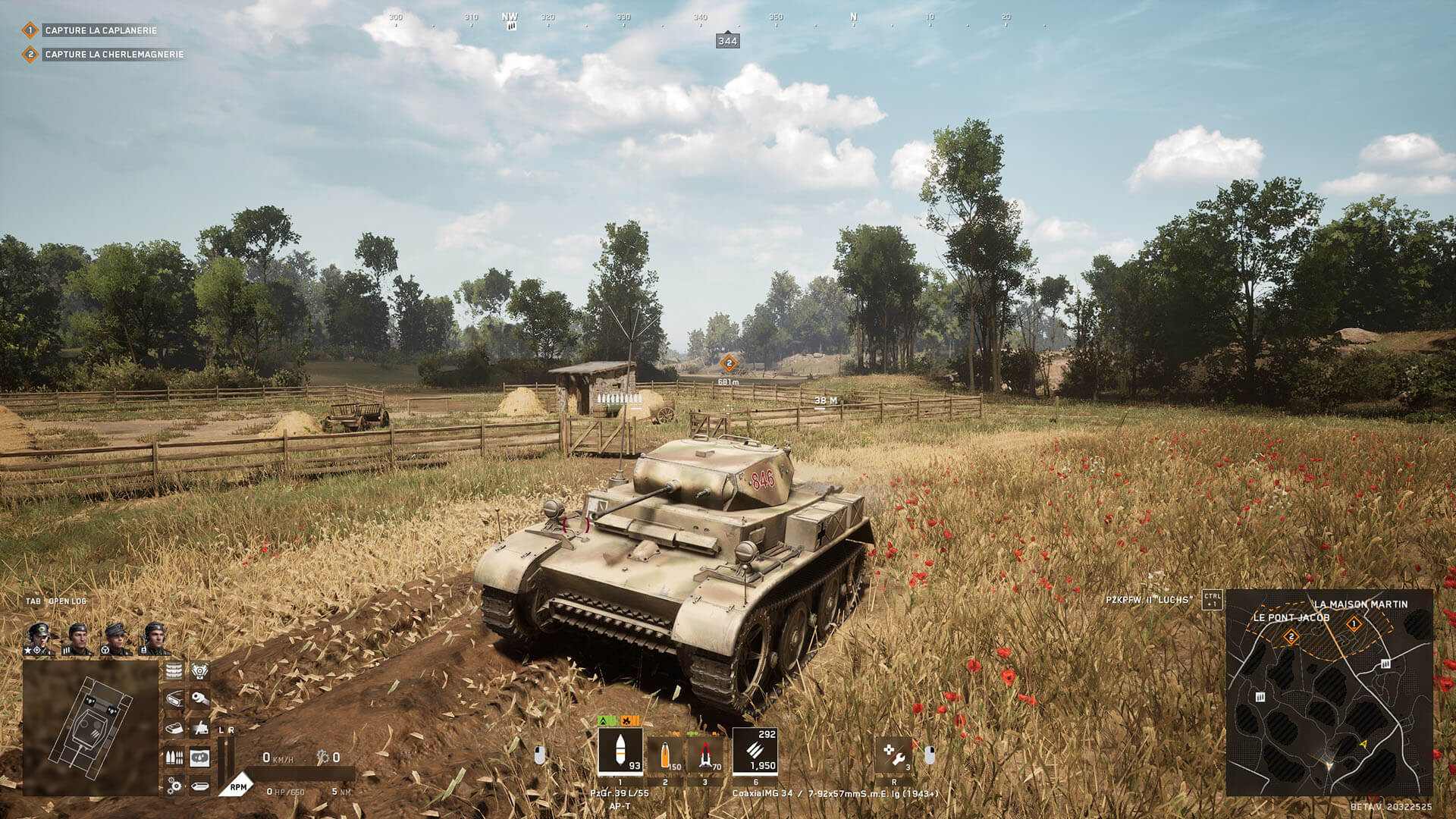This screenshot has width=1456, height=819.
Task: Activate the repair wrench ability
Action: (894, 755)
